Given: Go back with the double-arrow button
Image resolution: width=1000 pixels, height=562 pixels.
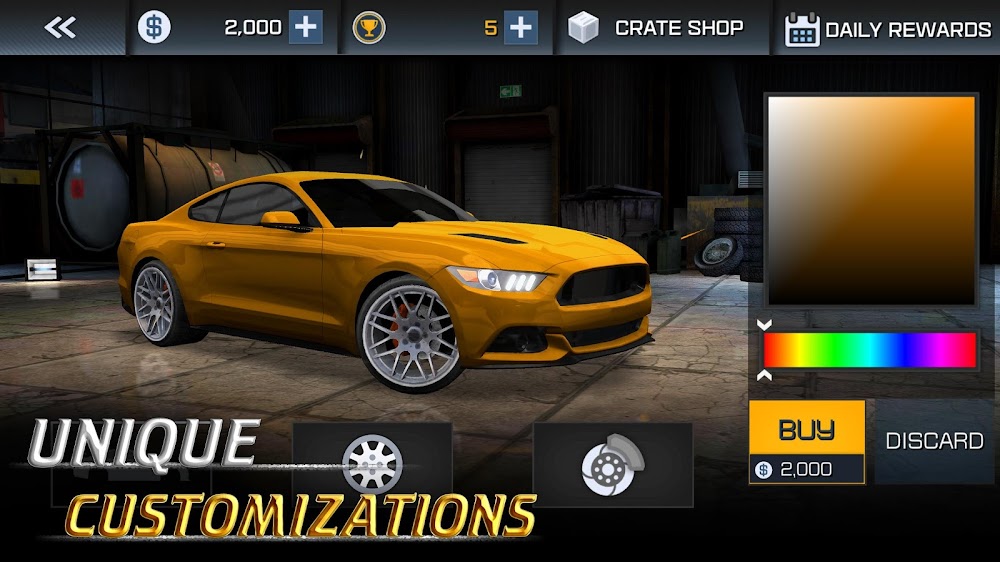Looking at the screenshot, I should click(x=60, y=28).
